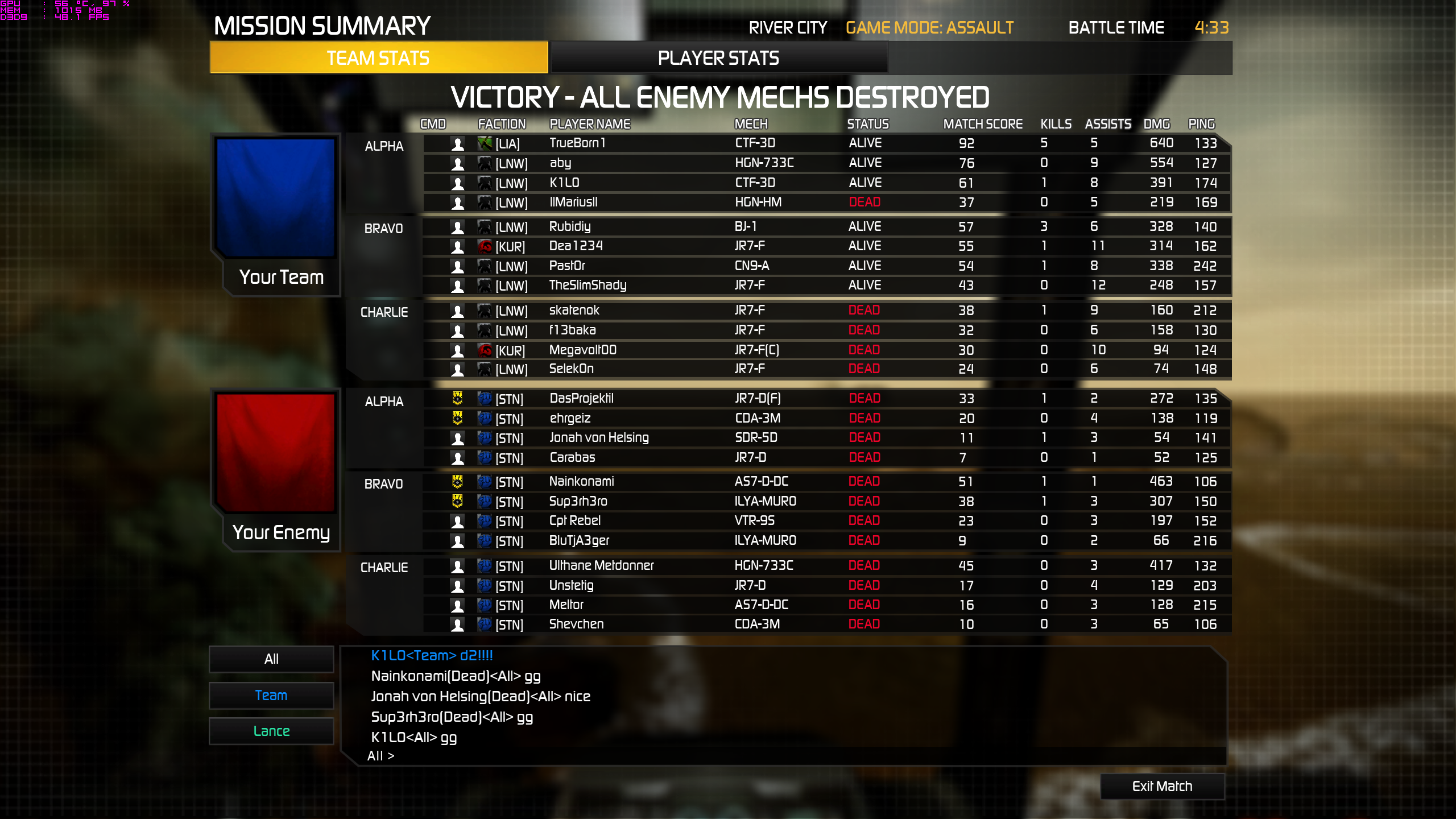Select TrueBorn1's scoreboard row
Screen dimensions: 1456x819
click(x=577, y=143)
